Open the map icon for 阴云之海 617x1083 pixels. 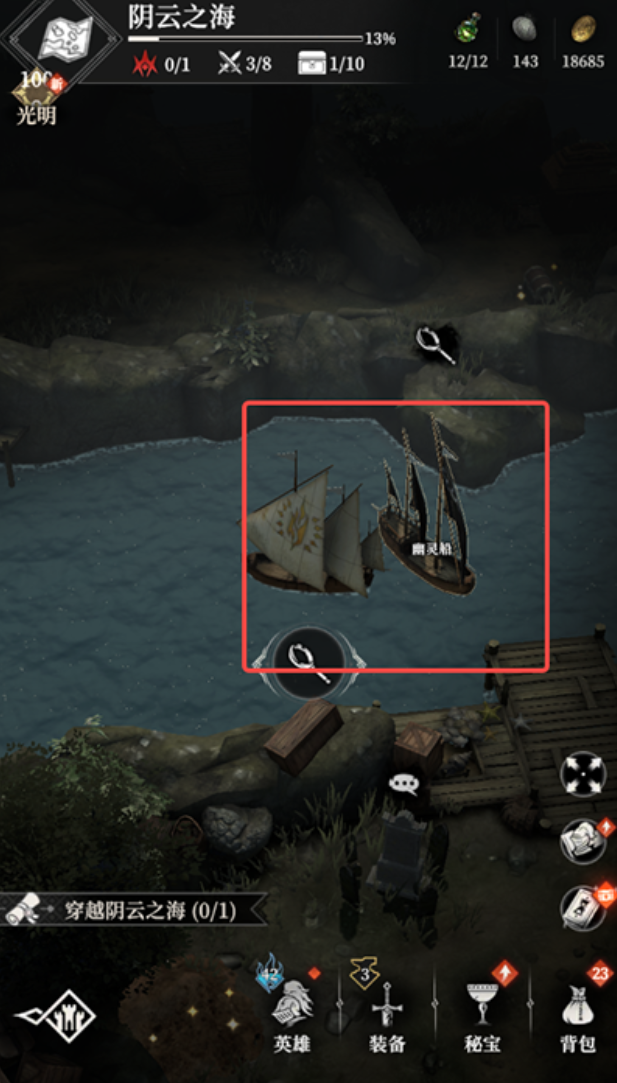tap(64, 38)
